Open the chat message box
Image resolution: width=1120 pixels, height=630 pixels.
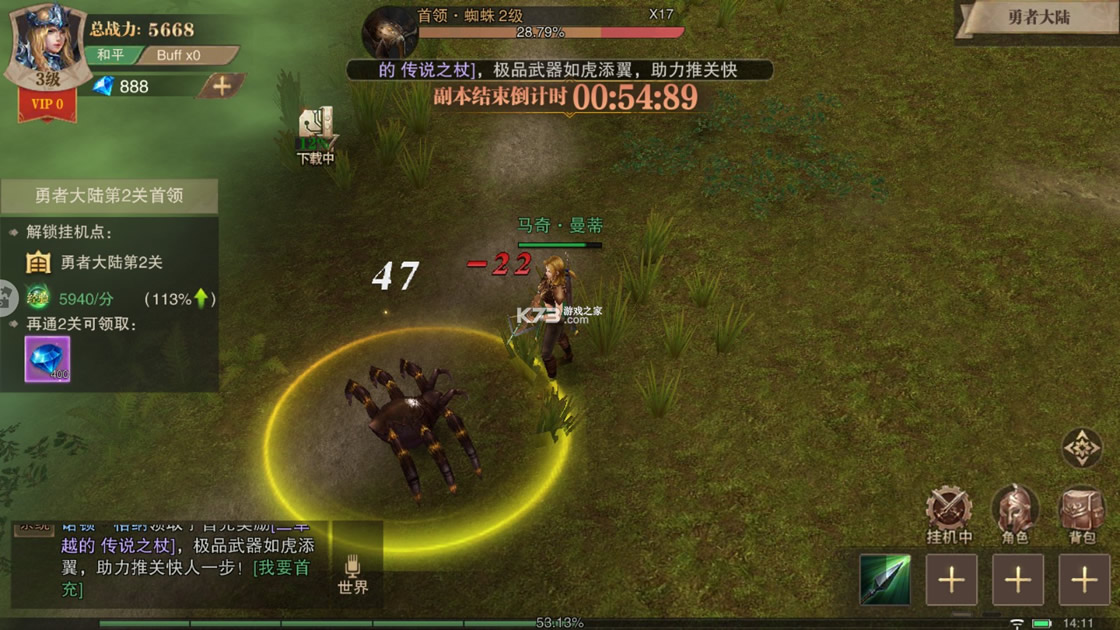165,560
